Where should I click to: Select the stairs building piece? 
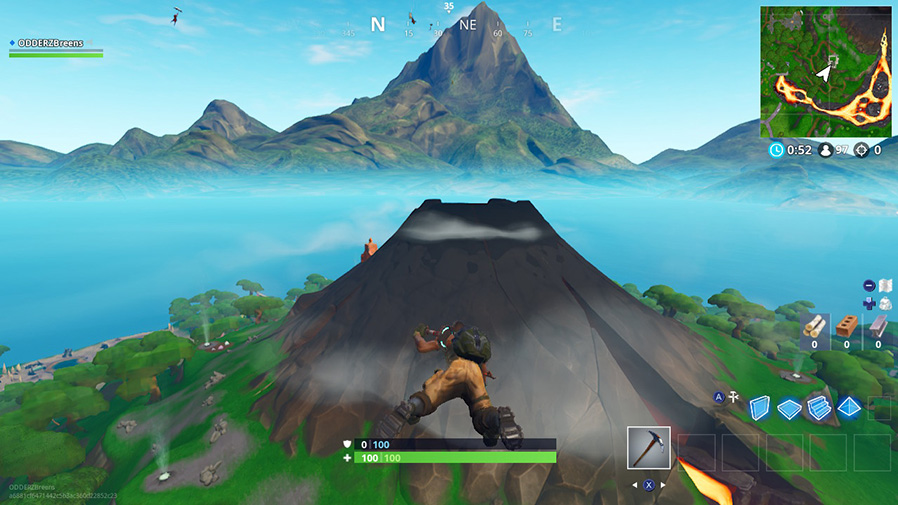tap(819, 408)
